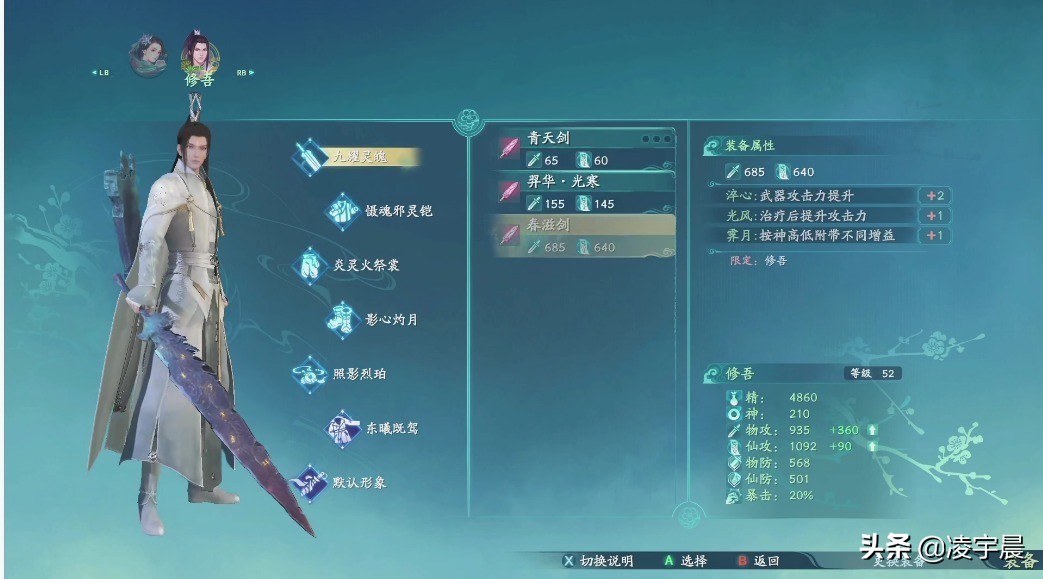Choose the 默认形象 appearance slot
This screenshot has height=579, width=1043.
(x=358, y=482)
